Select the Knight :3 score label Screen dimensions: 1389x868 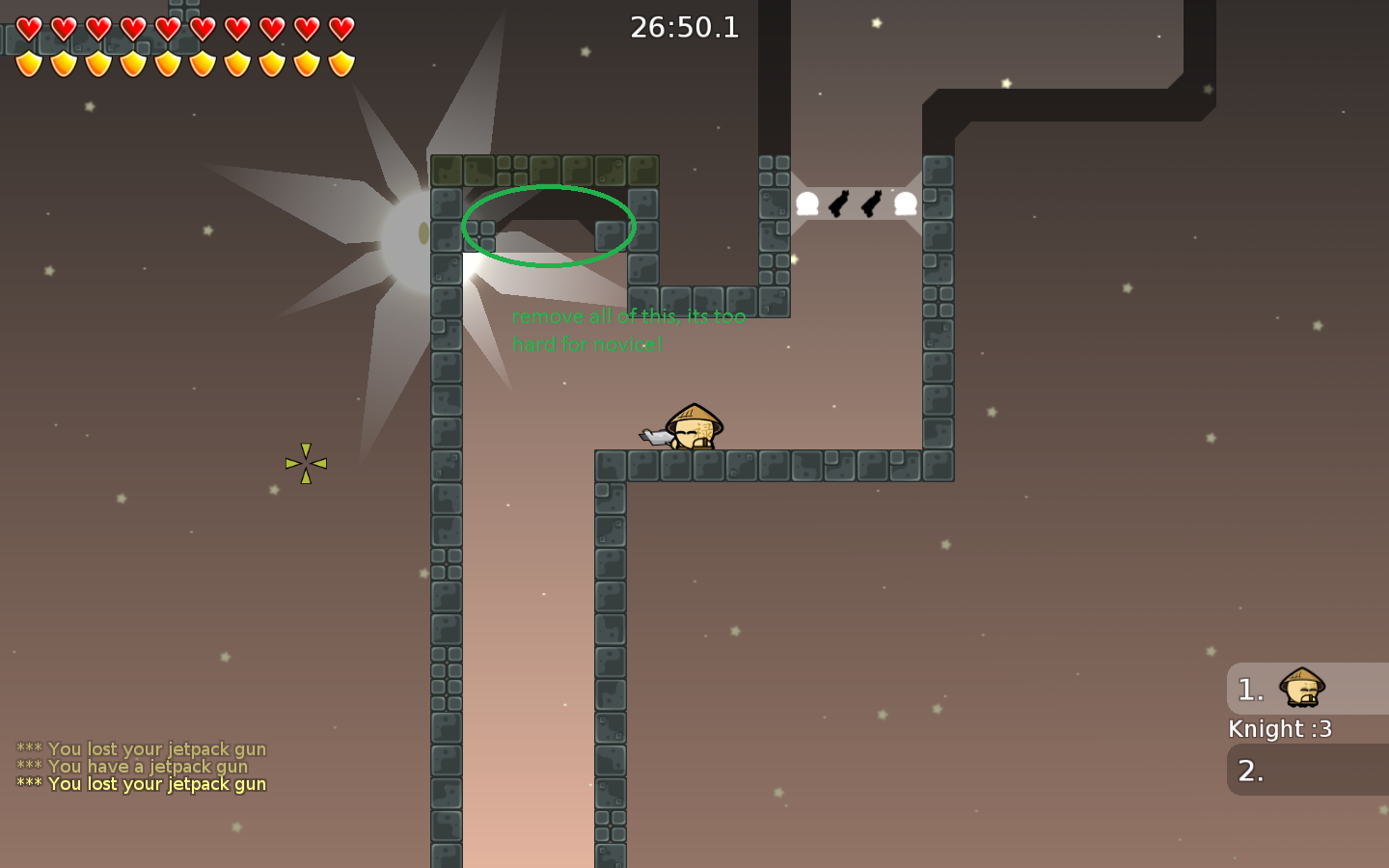1280,729
